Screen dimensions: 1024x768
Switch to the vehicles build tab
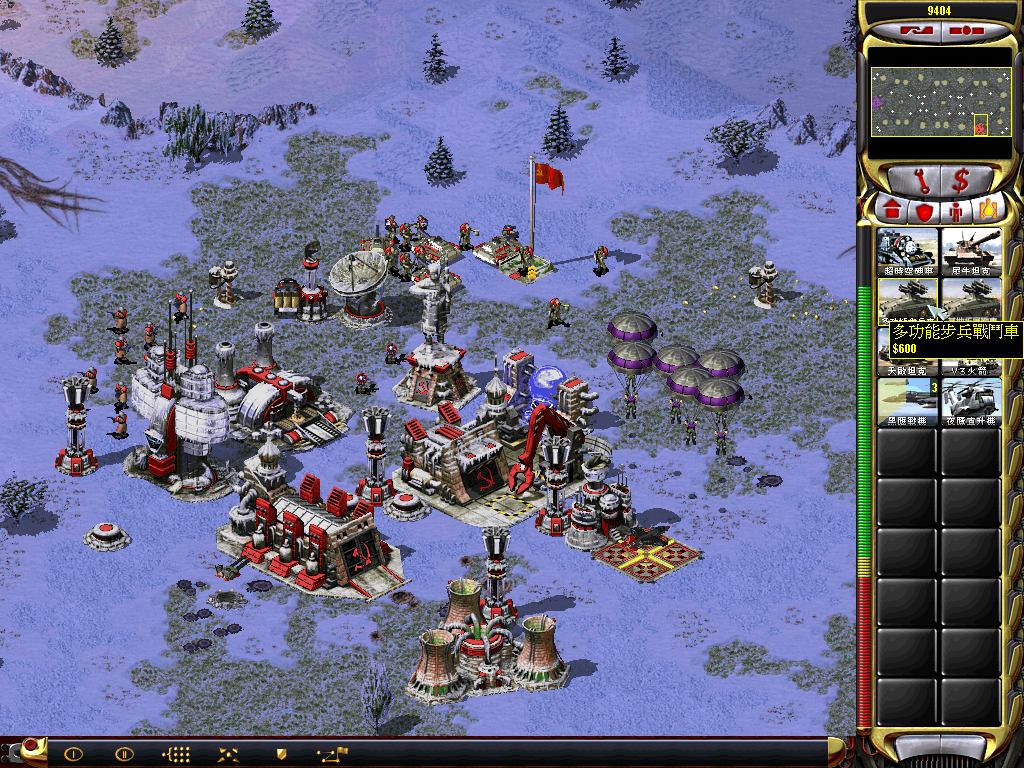click(x=988, y=210)
